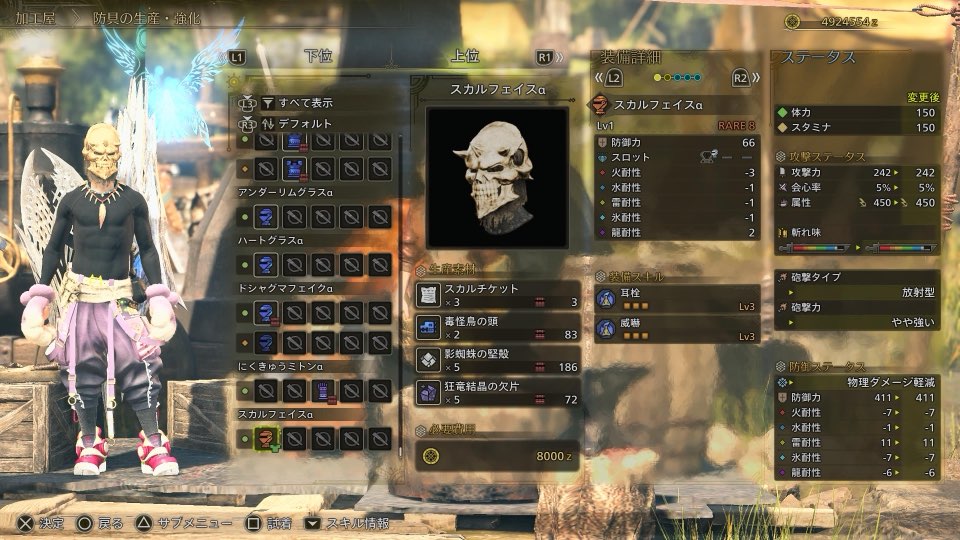
Task: Switch to the 下位 low rank tab
Action: pyautogui.click(x=318, y=57)
